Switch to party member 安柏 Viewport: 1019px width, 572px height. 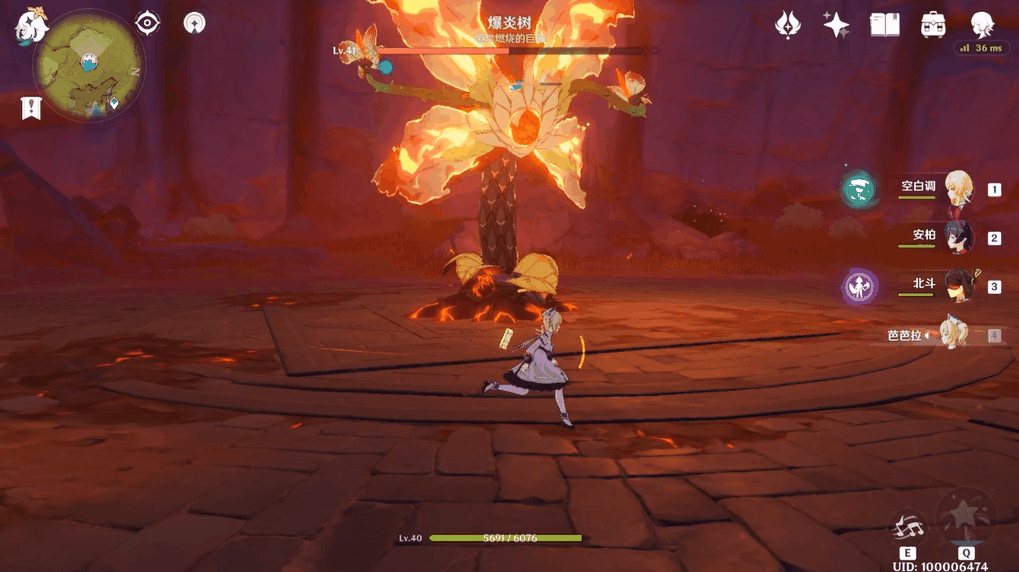pyautogui.click(x=958, y=237)
